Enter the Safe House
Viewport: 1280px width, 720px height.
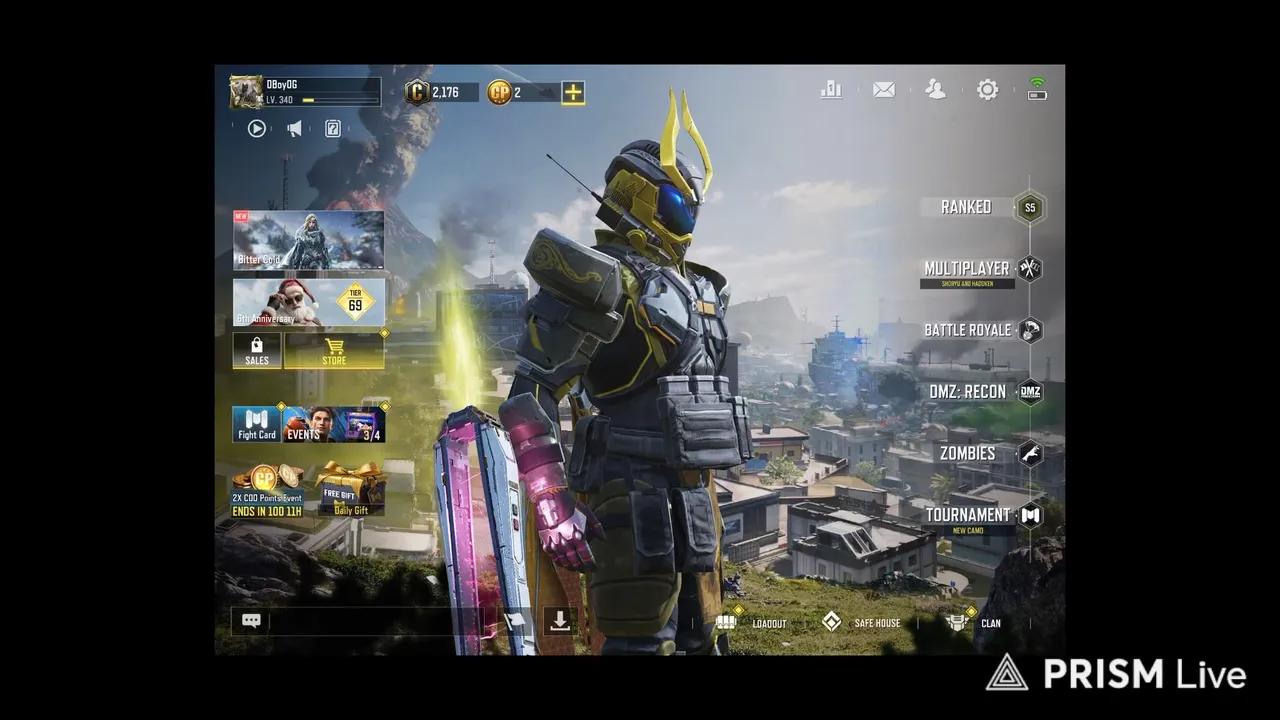[x=875, y=622]
